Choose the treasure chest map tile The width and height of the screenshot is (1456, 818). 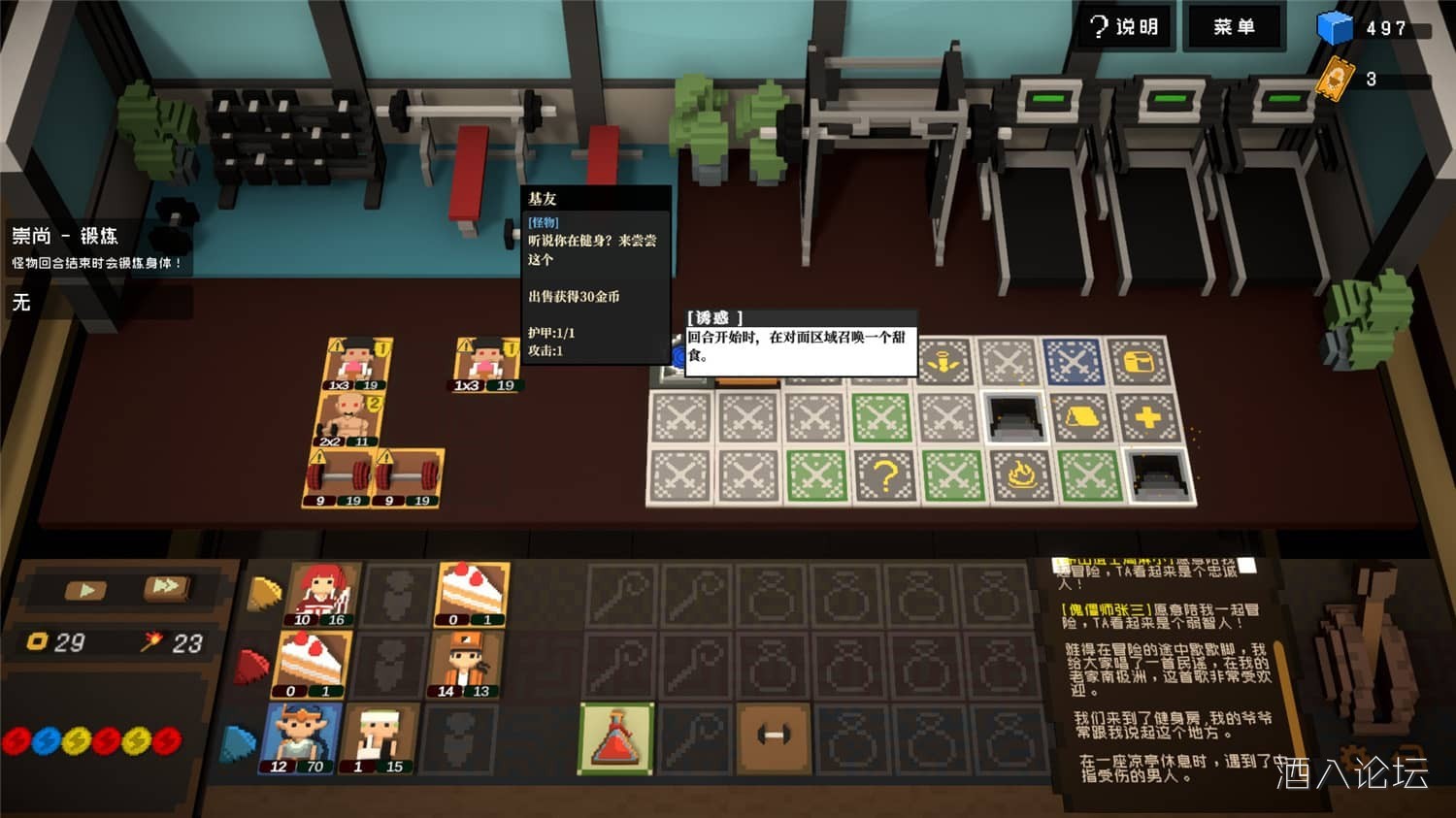[1138, 363]
